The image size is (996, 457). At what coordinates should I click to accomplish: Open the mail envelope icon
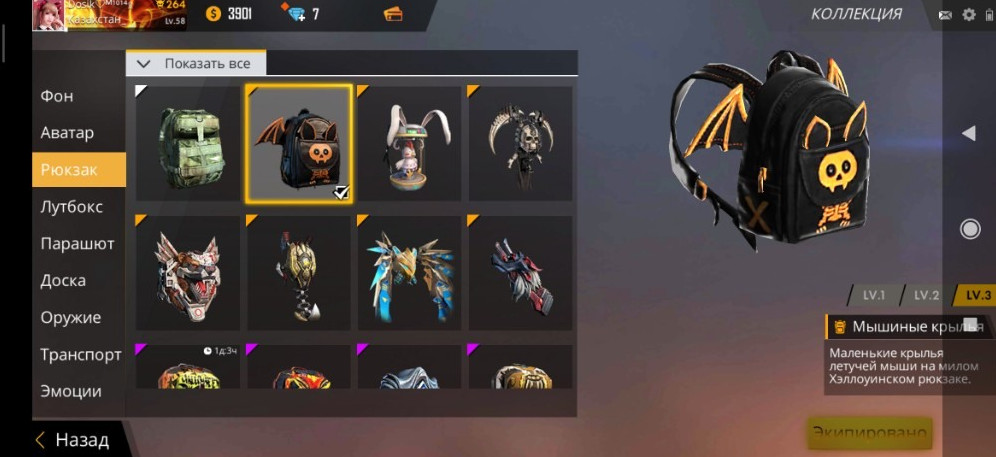pos(945,14)
